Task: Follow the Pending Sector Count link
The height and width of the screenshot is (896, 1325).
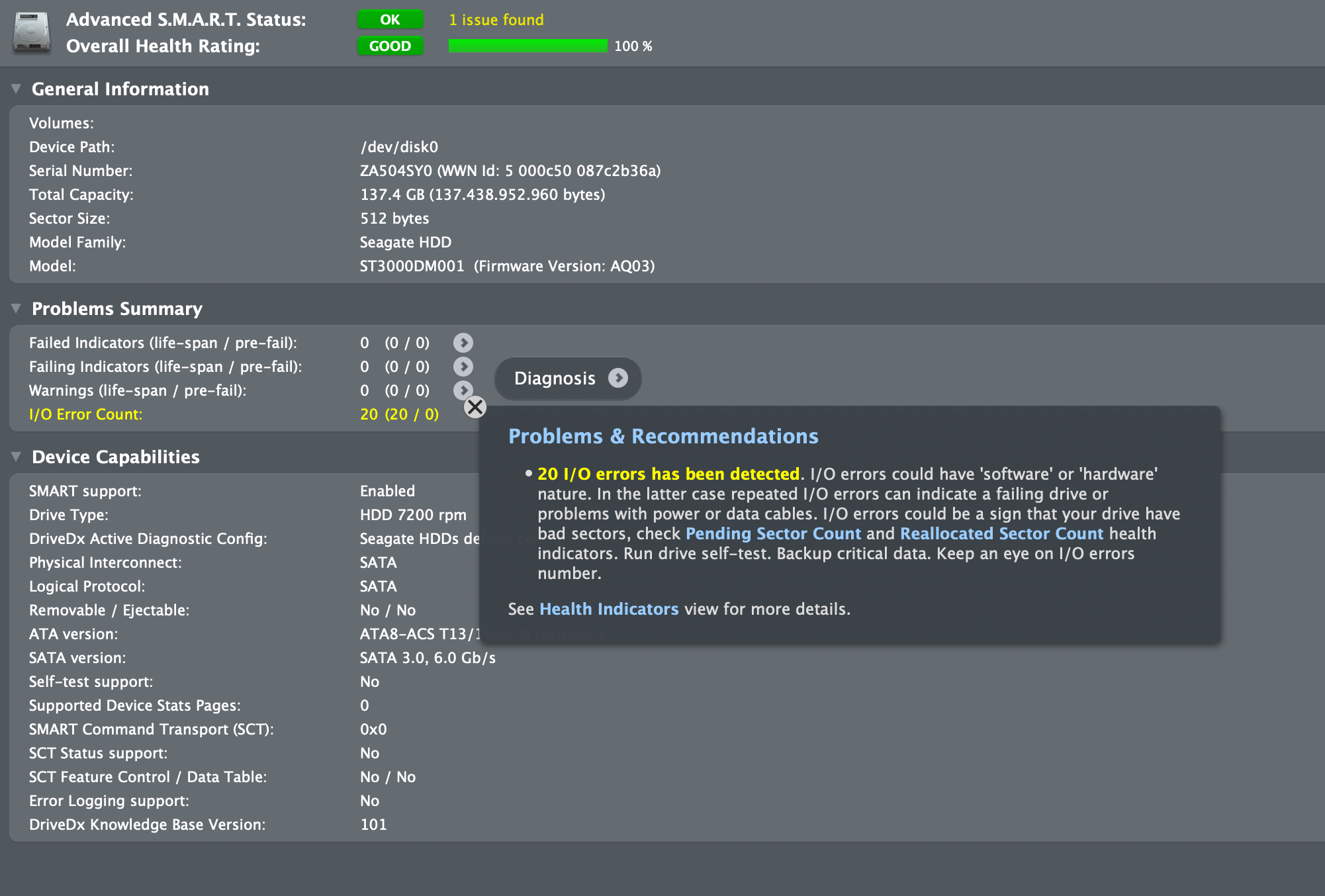Action: 773,533
